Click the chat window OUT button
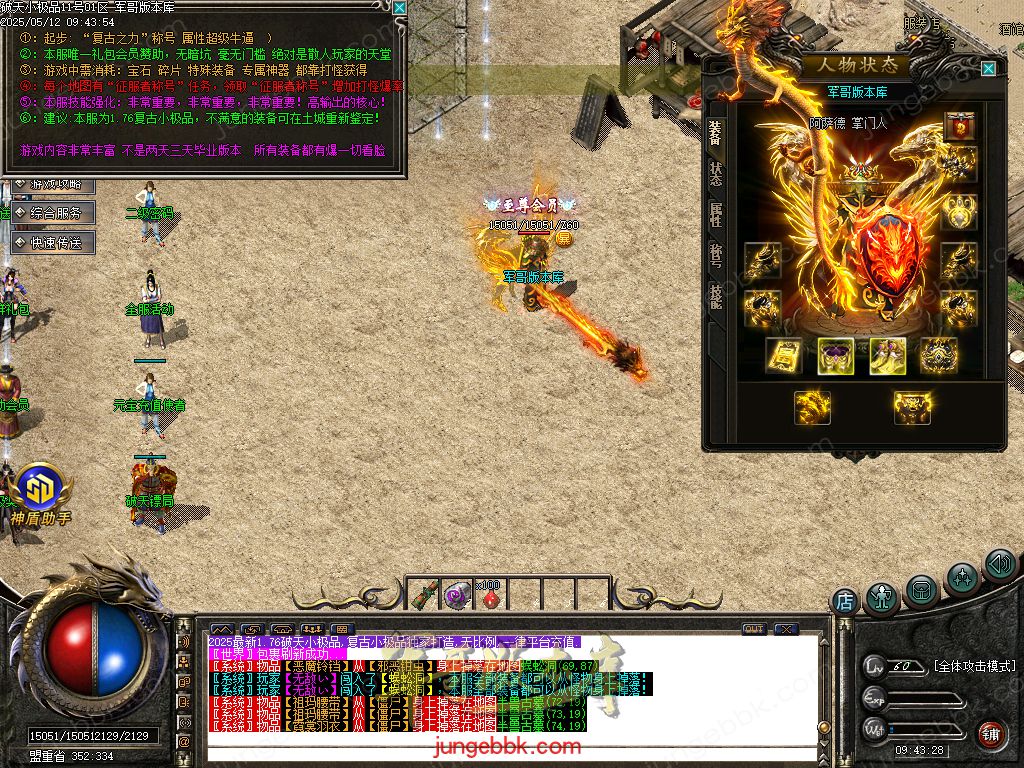The width and height of the screenshot is (1024, 768). (x=754, y=629)
